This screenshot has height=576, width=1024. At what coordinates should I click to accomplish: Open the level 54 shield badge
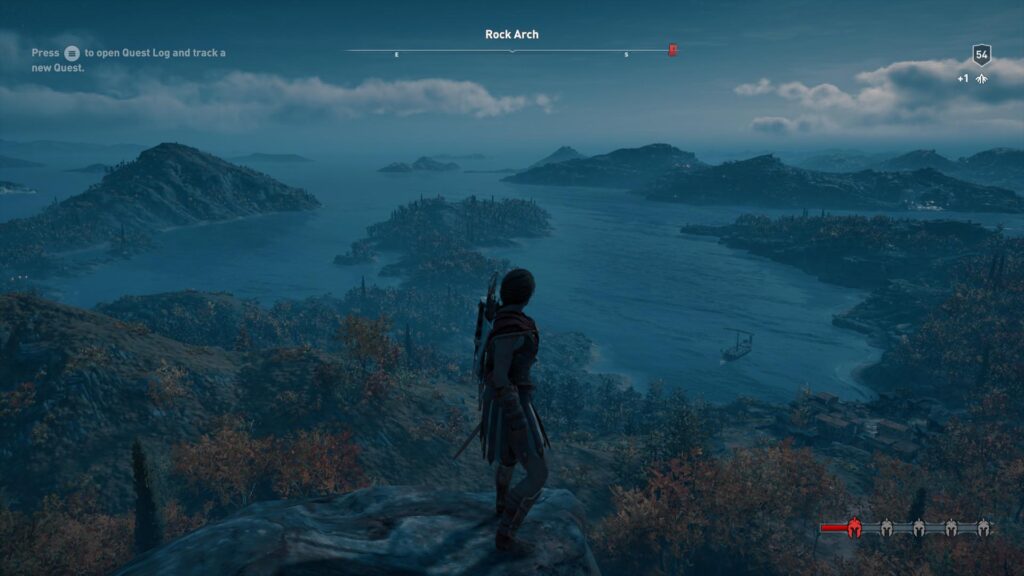coord(981,55)
